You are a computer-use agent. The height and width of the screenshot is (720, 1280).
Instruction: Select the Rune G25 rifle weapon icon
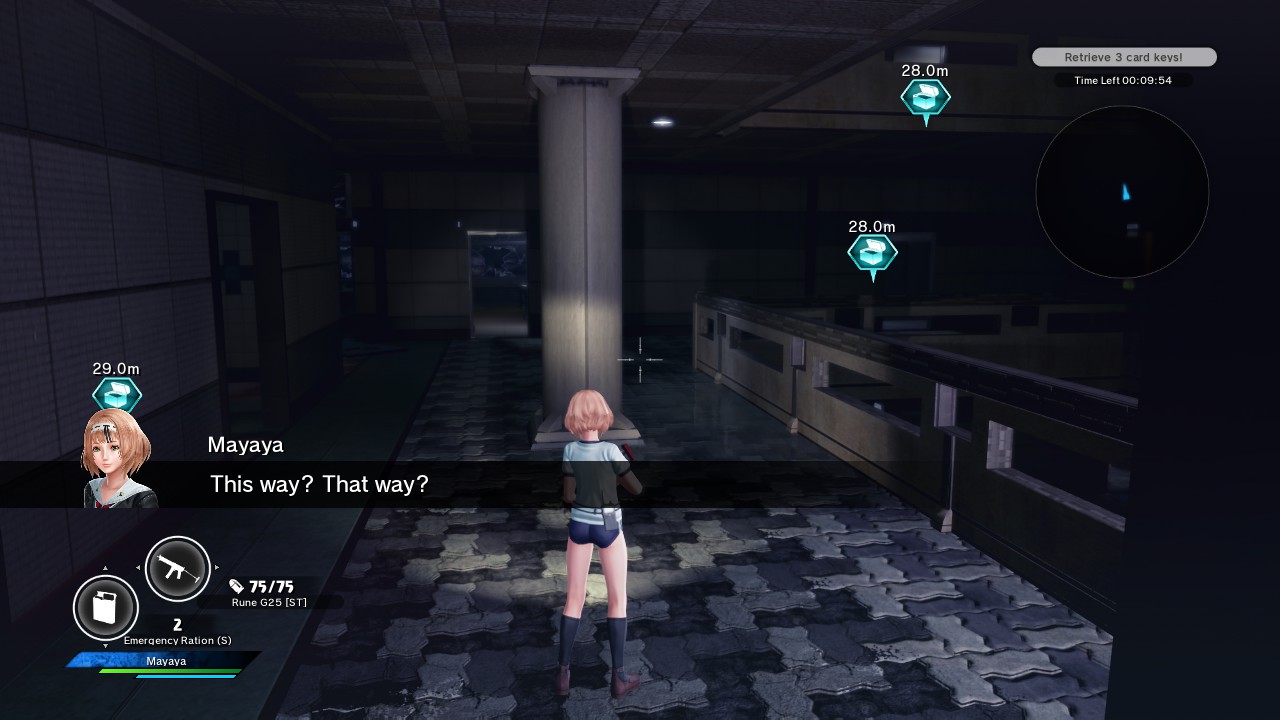pyautogui.click(x=178, y=569)
